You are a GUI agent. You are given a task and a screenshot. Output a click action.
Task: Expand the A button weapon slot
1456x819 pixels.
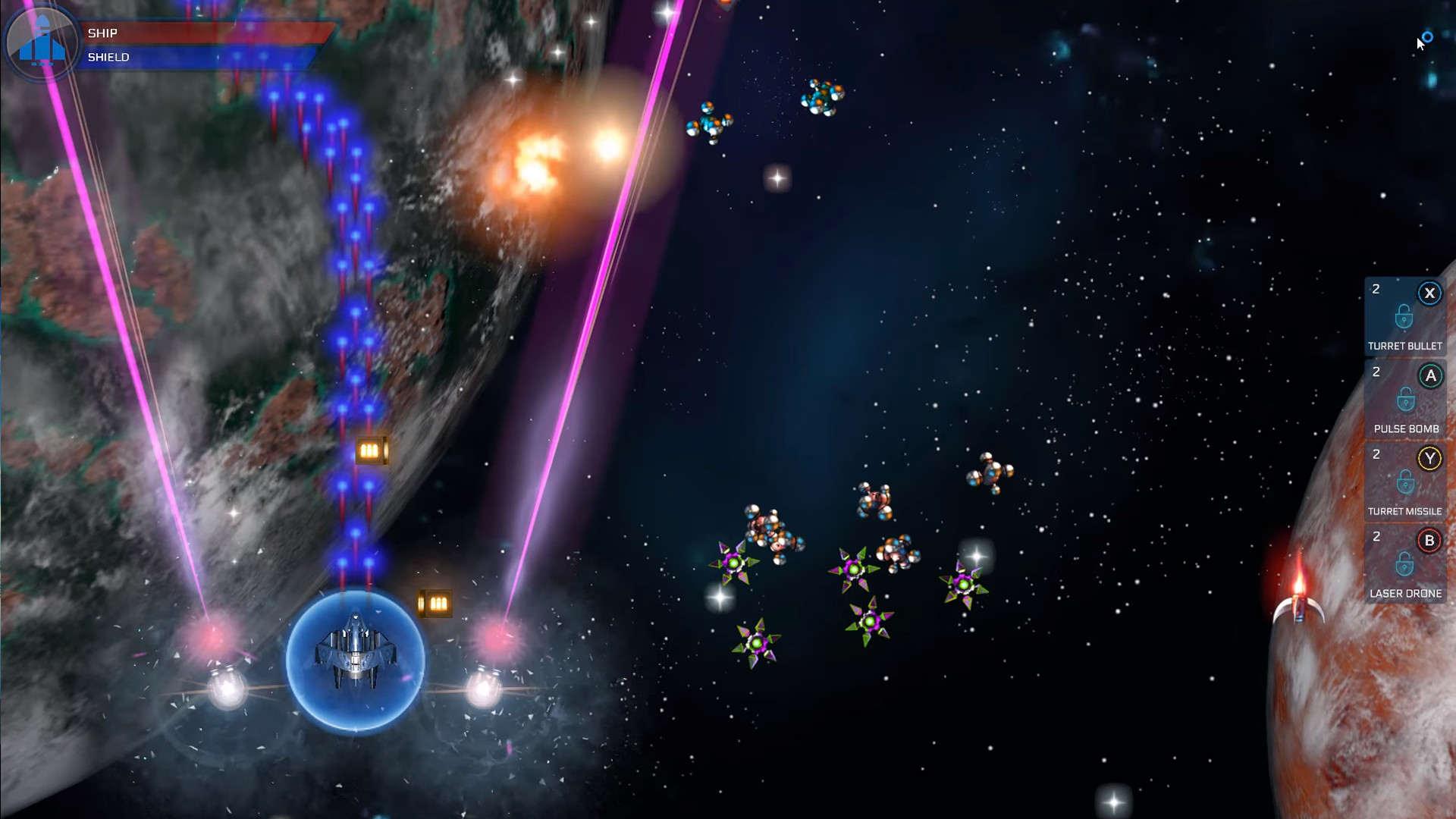pos(1429,375)
